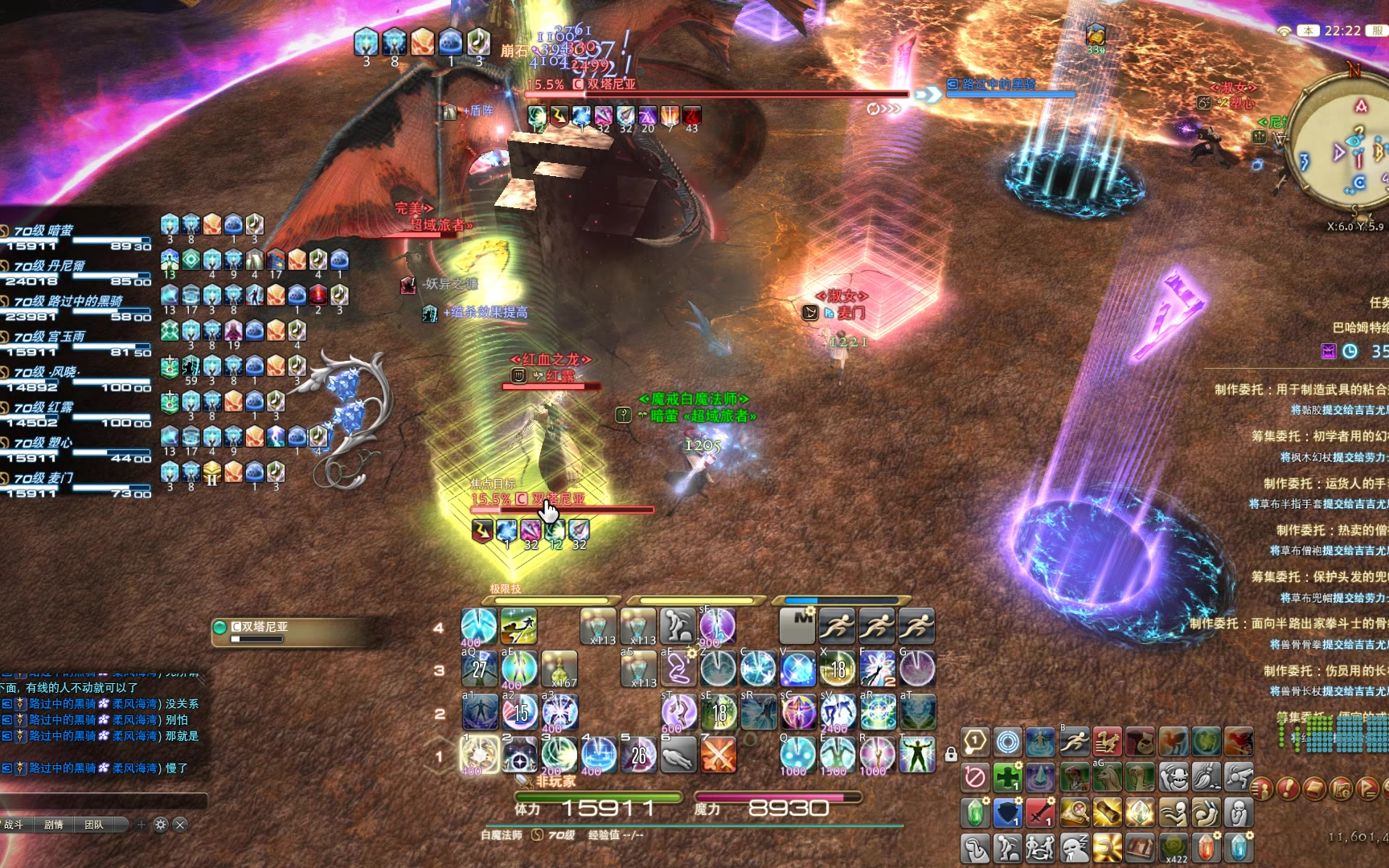This screenshot has height=868, width=1389.
Task: Open the 团队 chat tab
Action: [x=94, y=825]
